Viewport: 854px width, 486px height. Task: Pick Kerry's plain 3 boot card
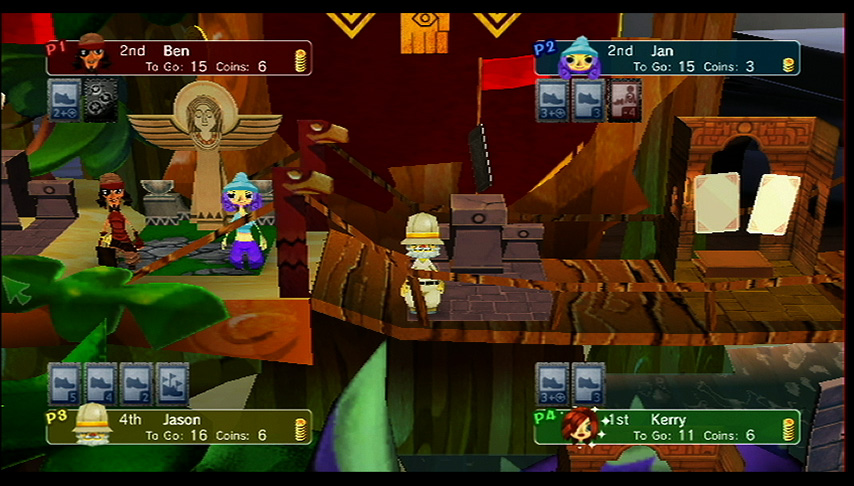[588, 384]
